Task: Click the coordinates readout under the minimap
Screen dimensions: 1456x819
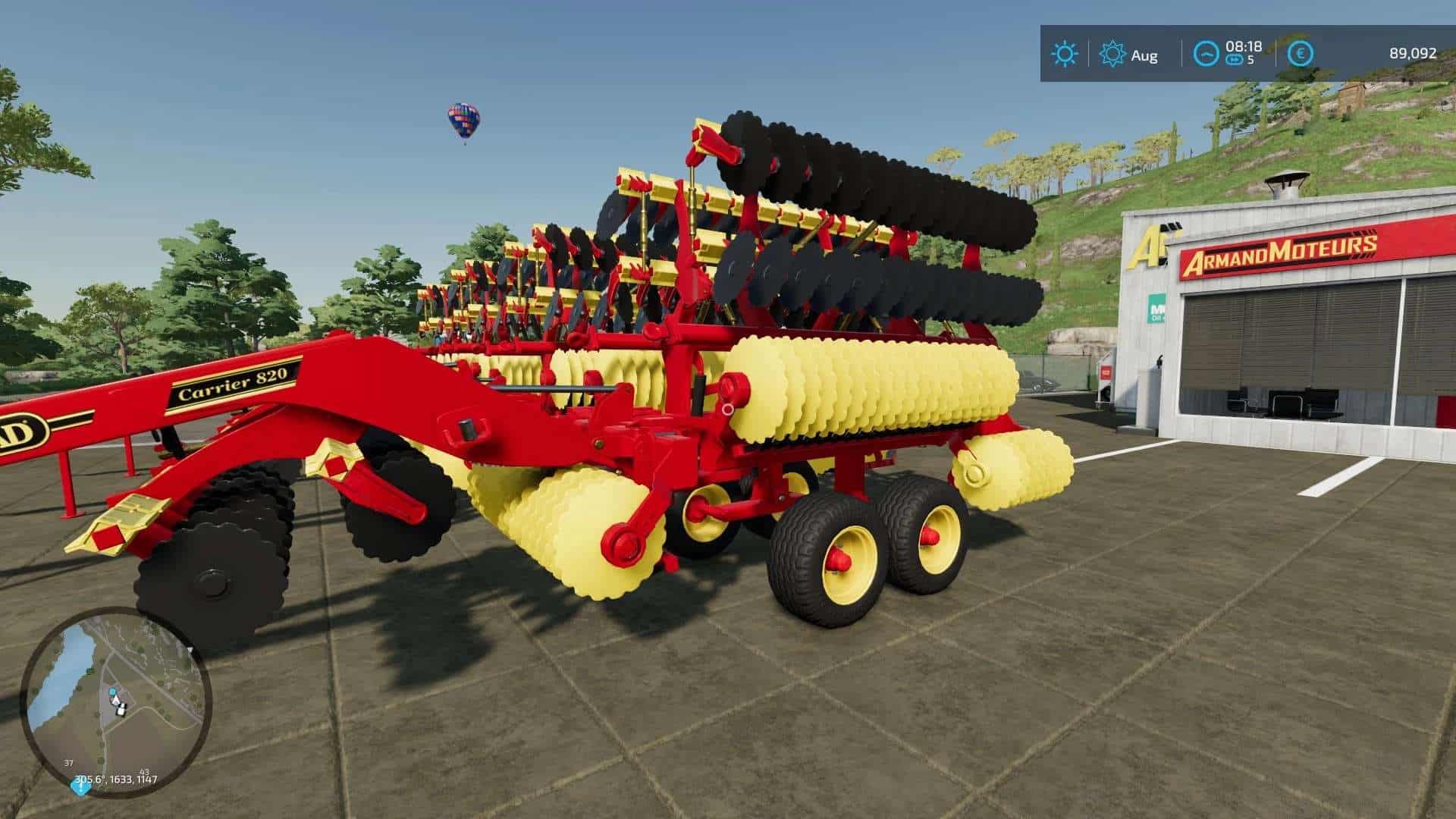Action: click(x=115, y=778)
